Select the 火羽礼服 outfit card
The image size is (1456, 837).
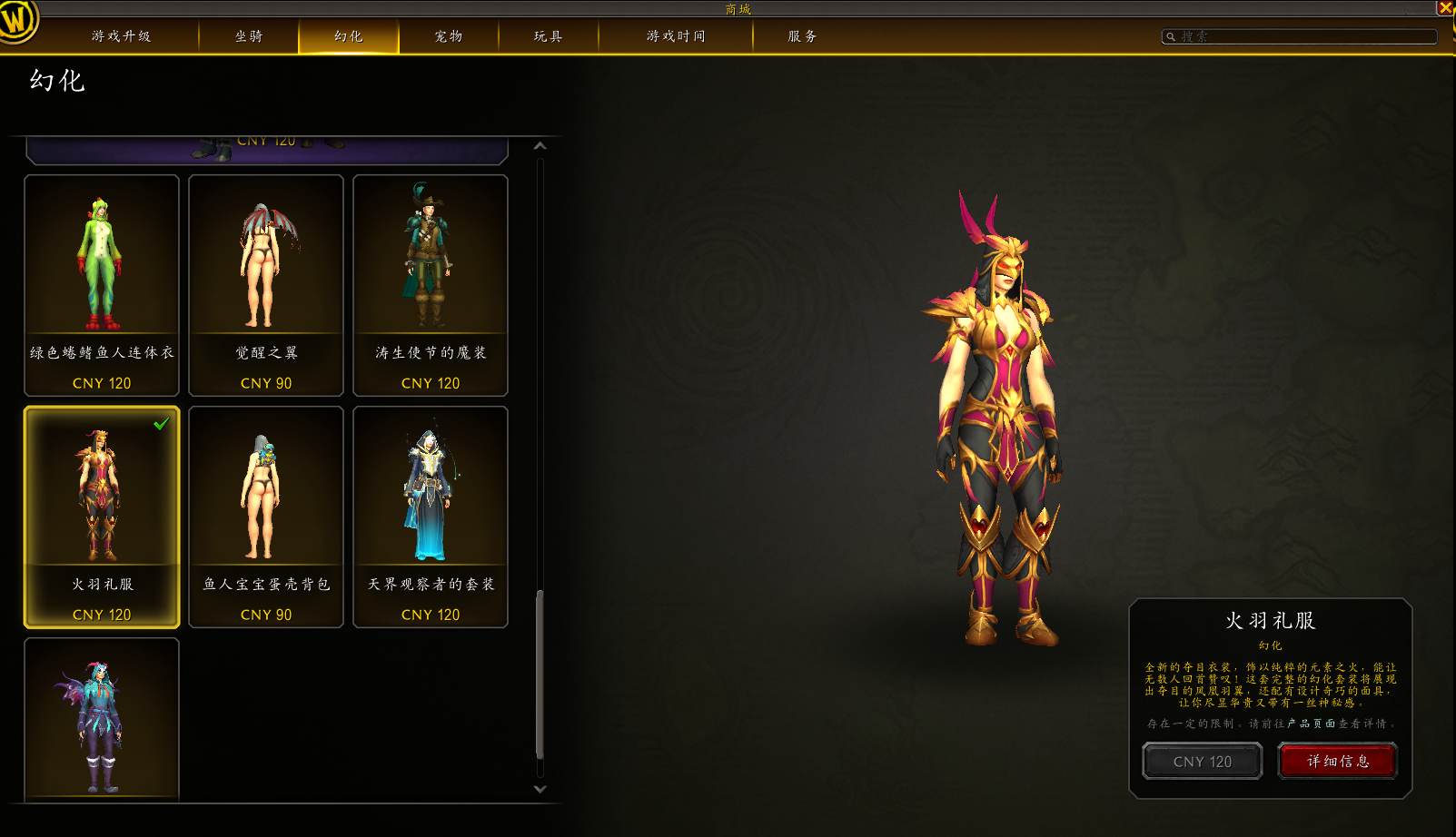[102, 517]
